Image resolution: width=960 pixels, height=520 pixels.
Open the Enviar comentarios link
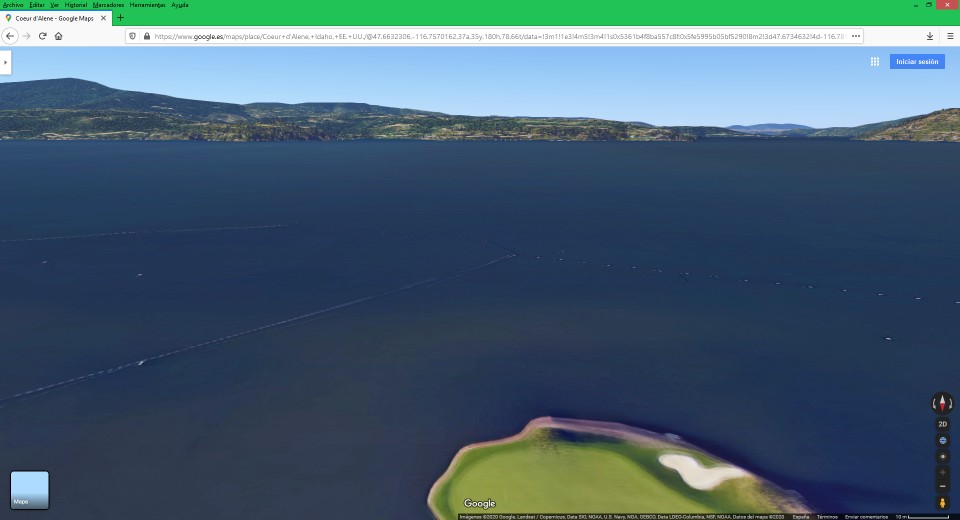click(x=865, y=516)
